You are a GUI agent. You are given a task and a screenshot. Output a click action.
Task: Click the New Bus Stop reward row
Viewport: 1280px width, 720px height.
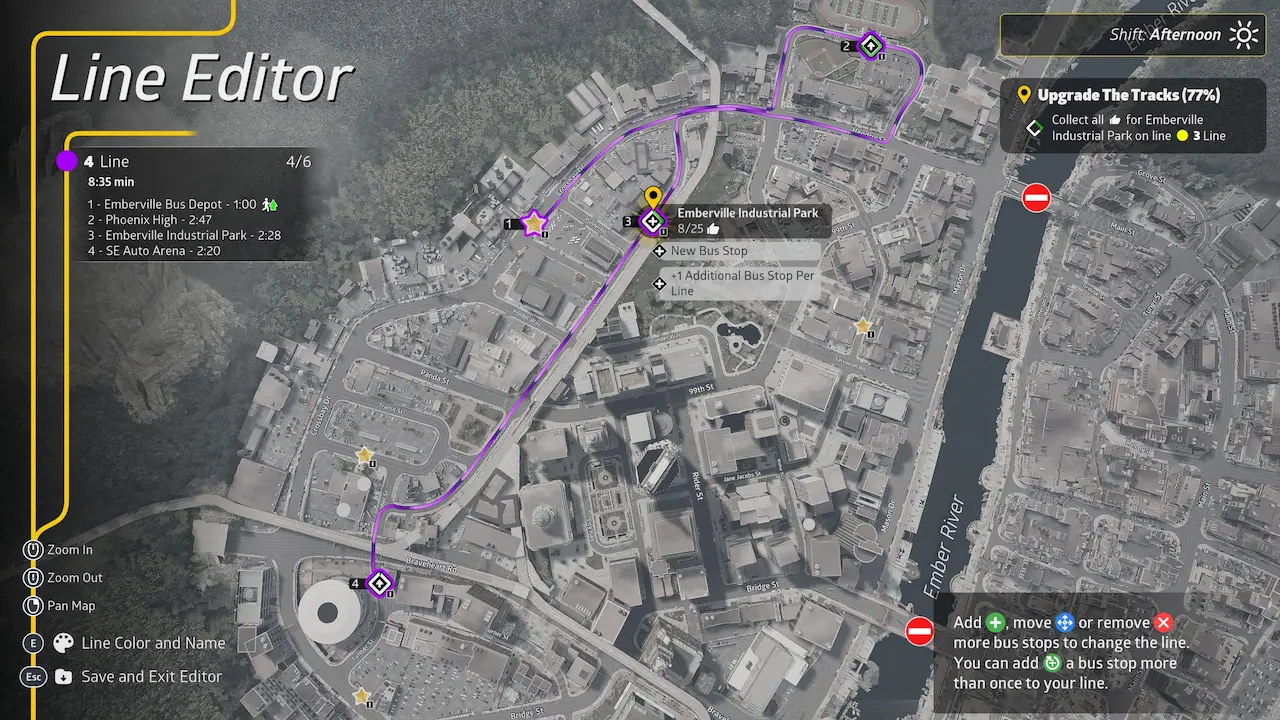click(x=709, y=251)
